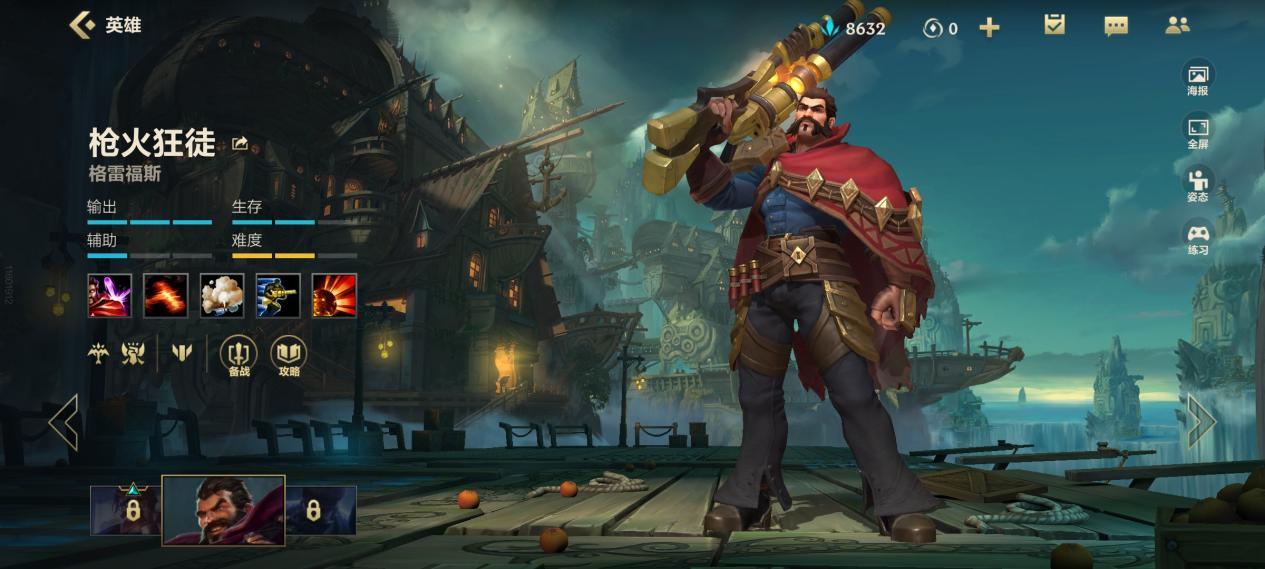Open the 备战 loadout button
1265x569 pixels.
[238, 356]
